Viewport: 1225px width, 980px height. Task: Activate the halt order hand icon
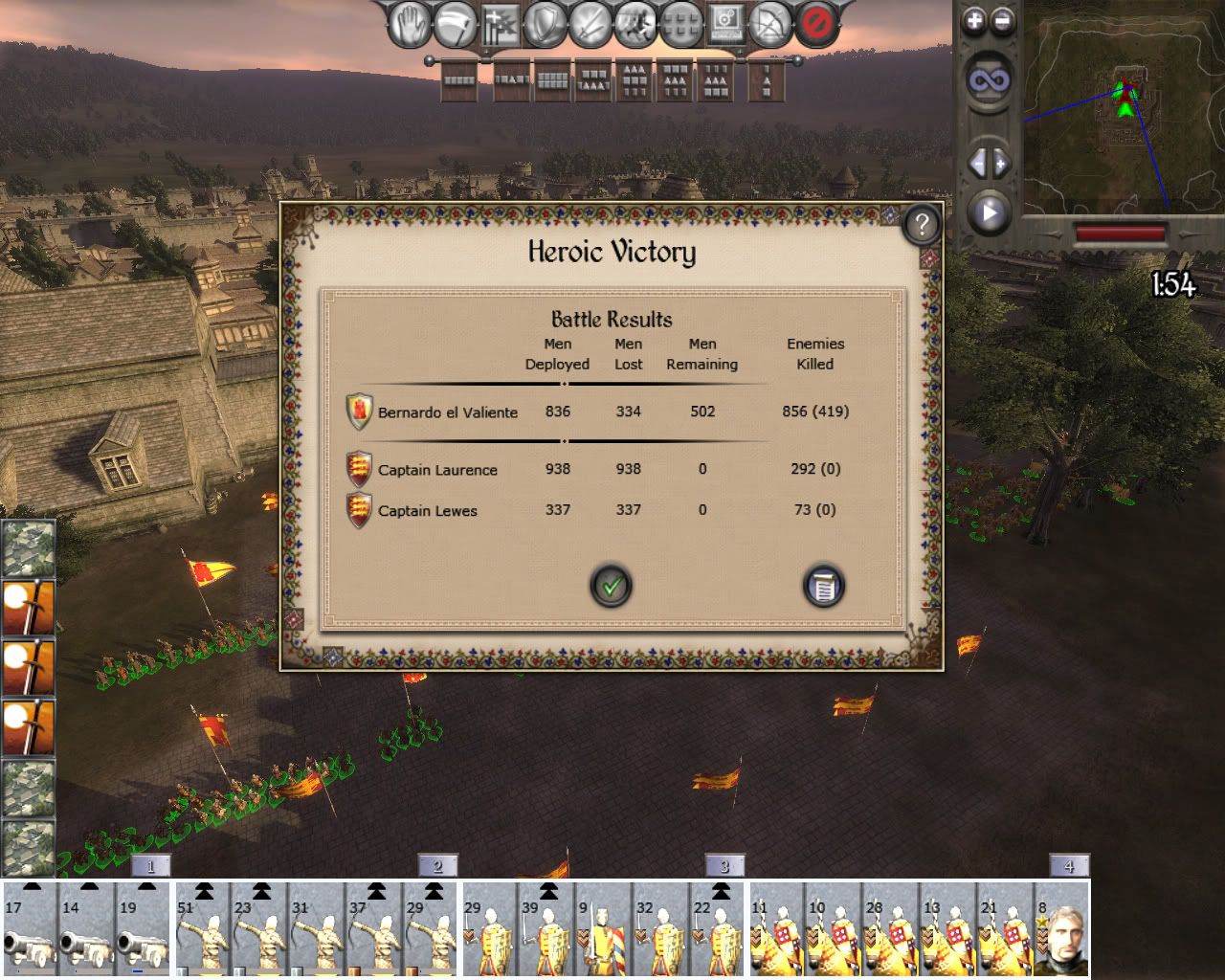410,24
